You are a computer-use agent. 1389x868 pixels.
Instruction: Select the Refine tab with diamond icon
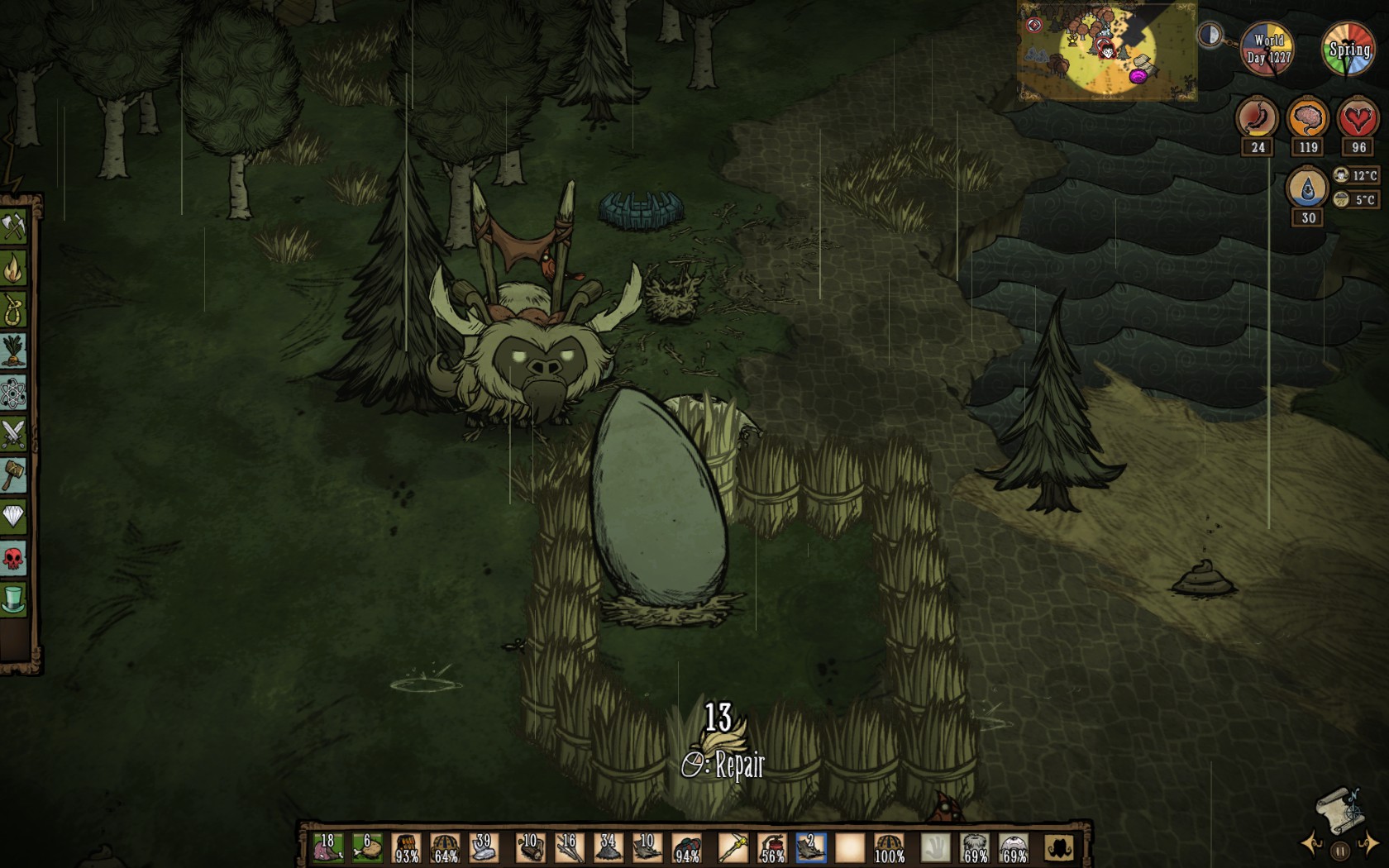[x=14, y=517]
